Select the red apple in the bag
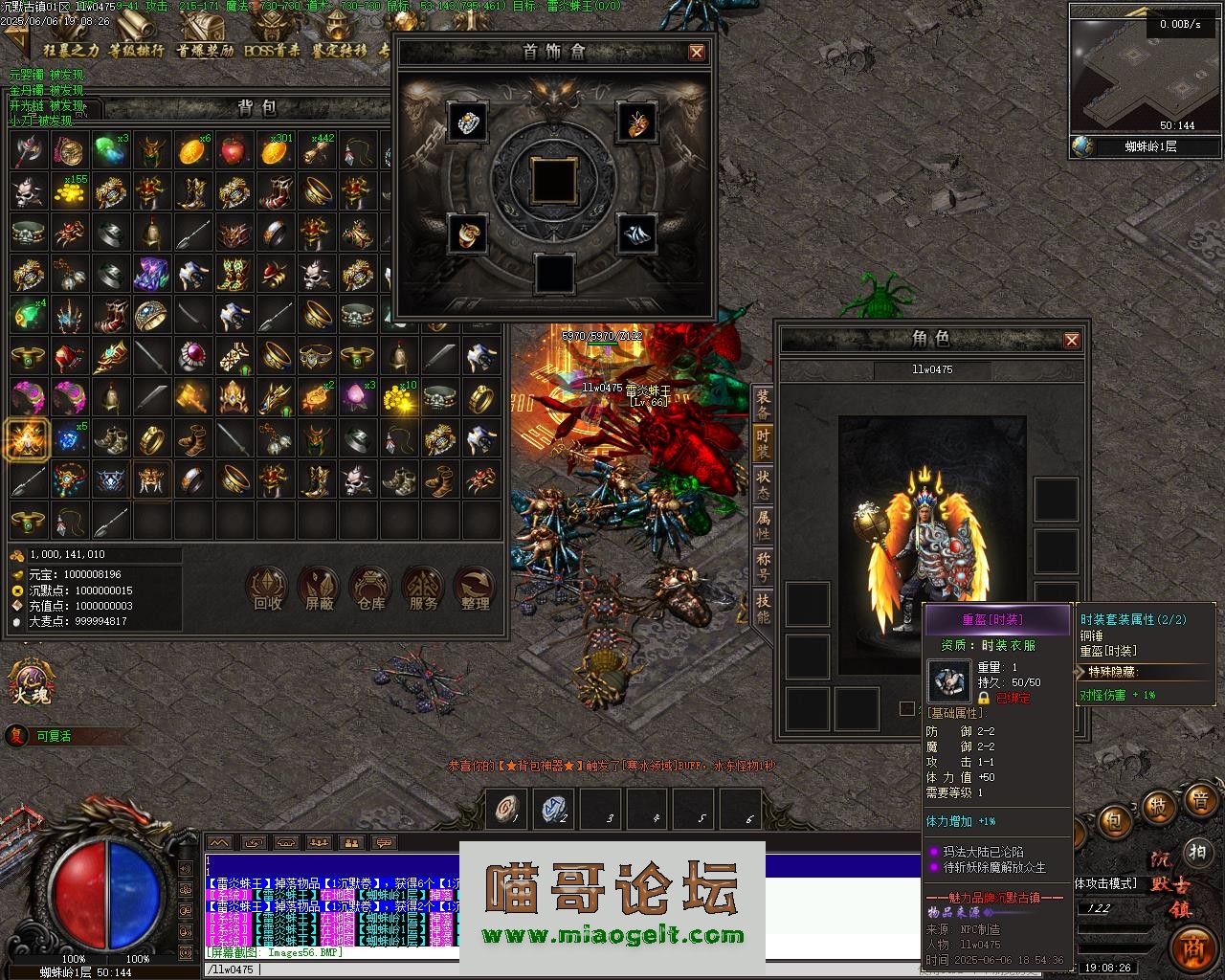Viewport: 1225px width, 980px height. point(233,149)
